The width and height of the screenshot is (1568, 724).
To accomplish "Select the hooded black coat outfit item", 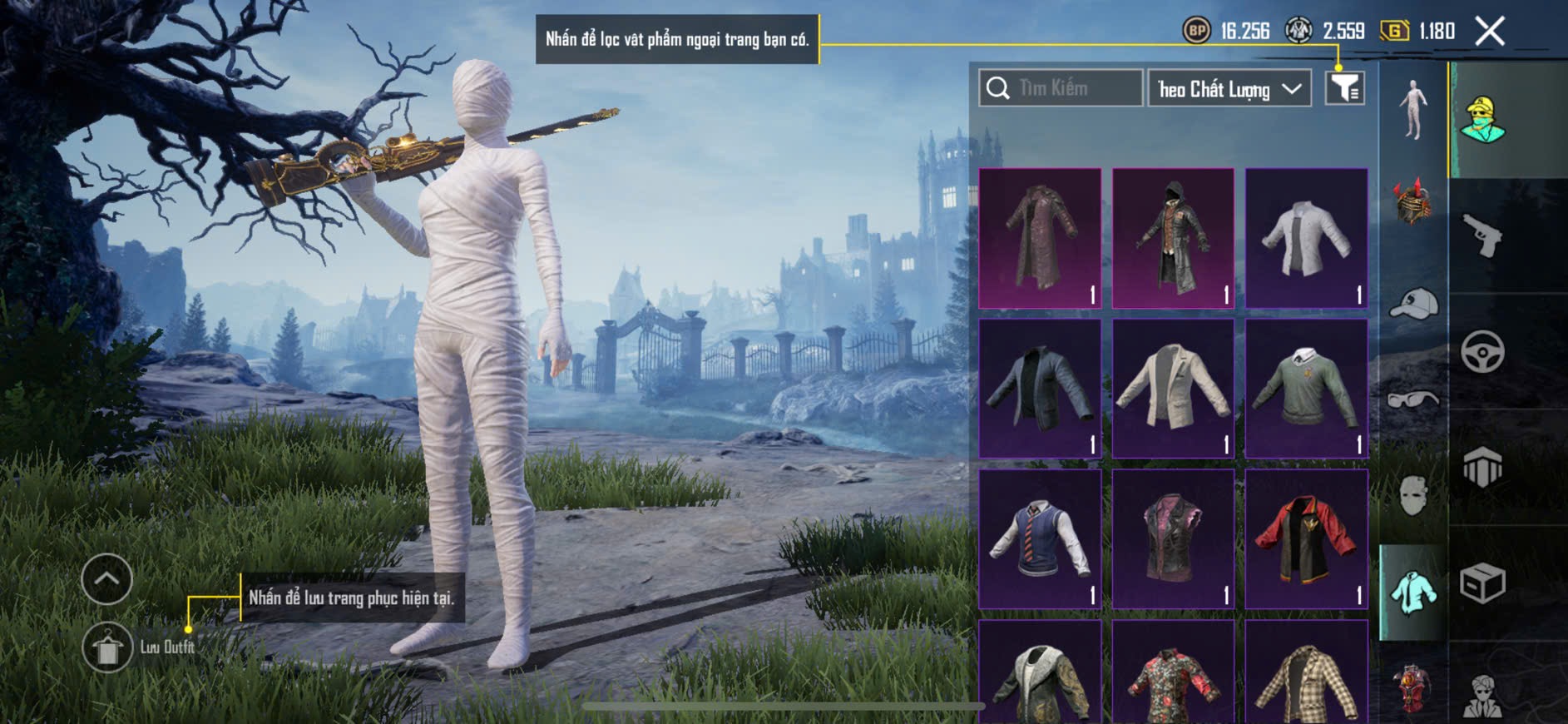I will (x=1173, y=238).
